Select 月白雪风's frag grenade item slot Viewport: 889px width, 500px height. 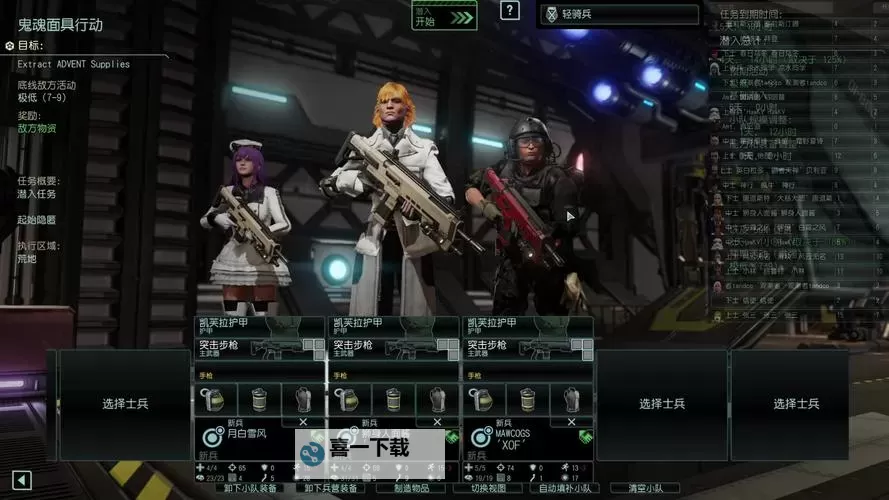[x=214, y=399]
